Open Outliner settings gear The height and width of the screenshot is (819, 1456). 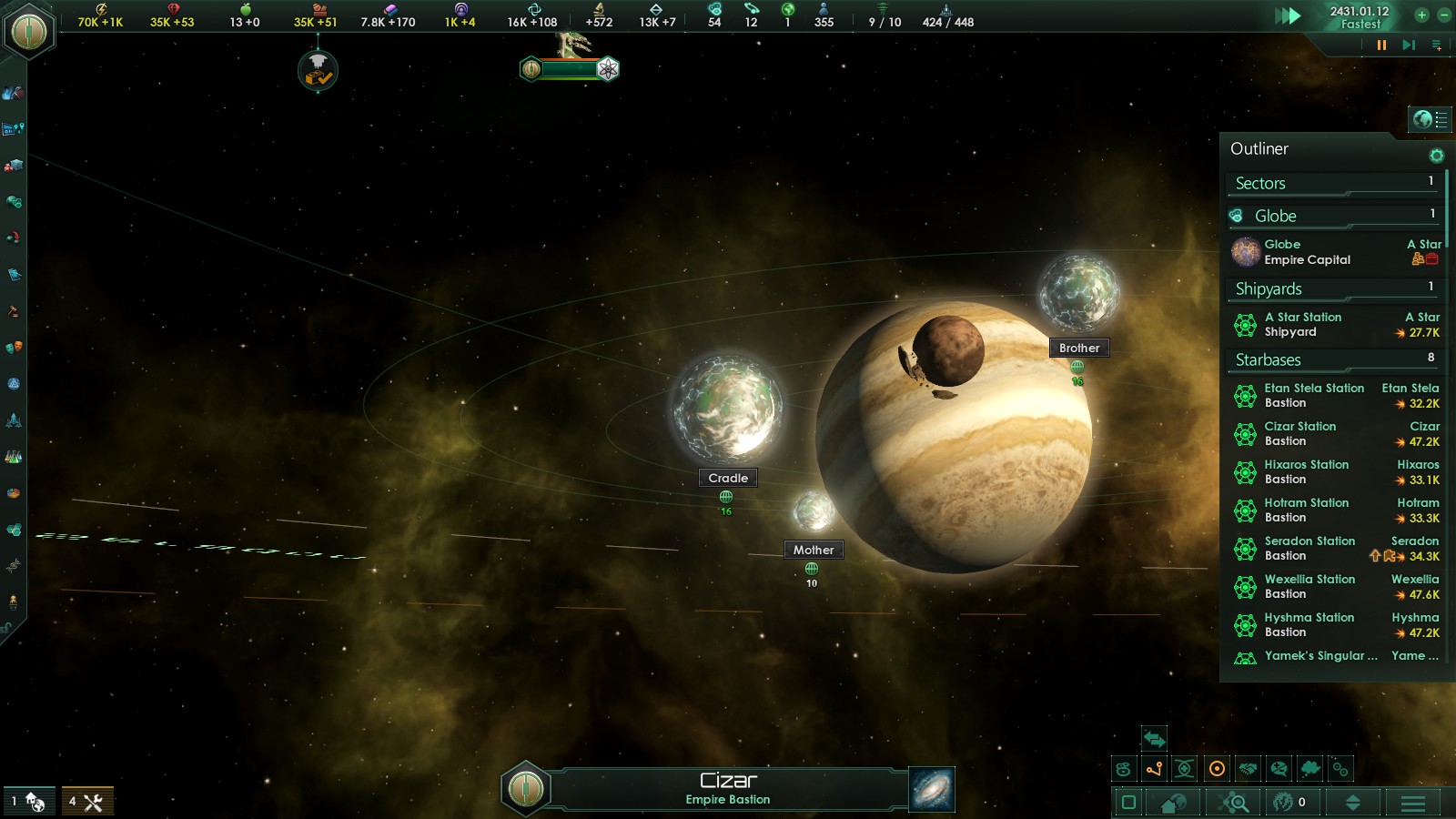1436,156
